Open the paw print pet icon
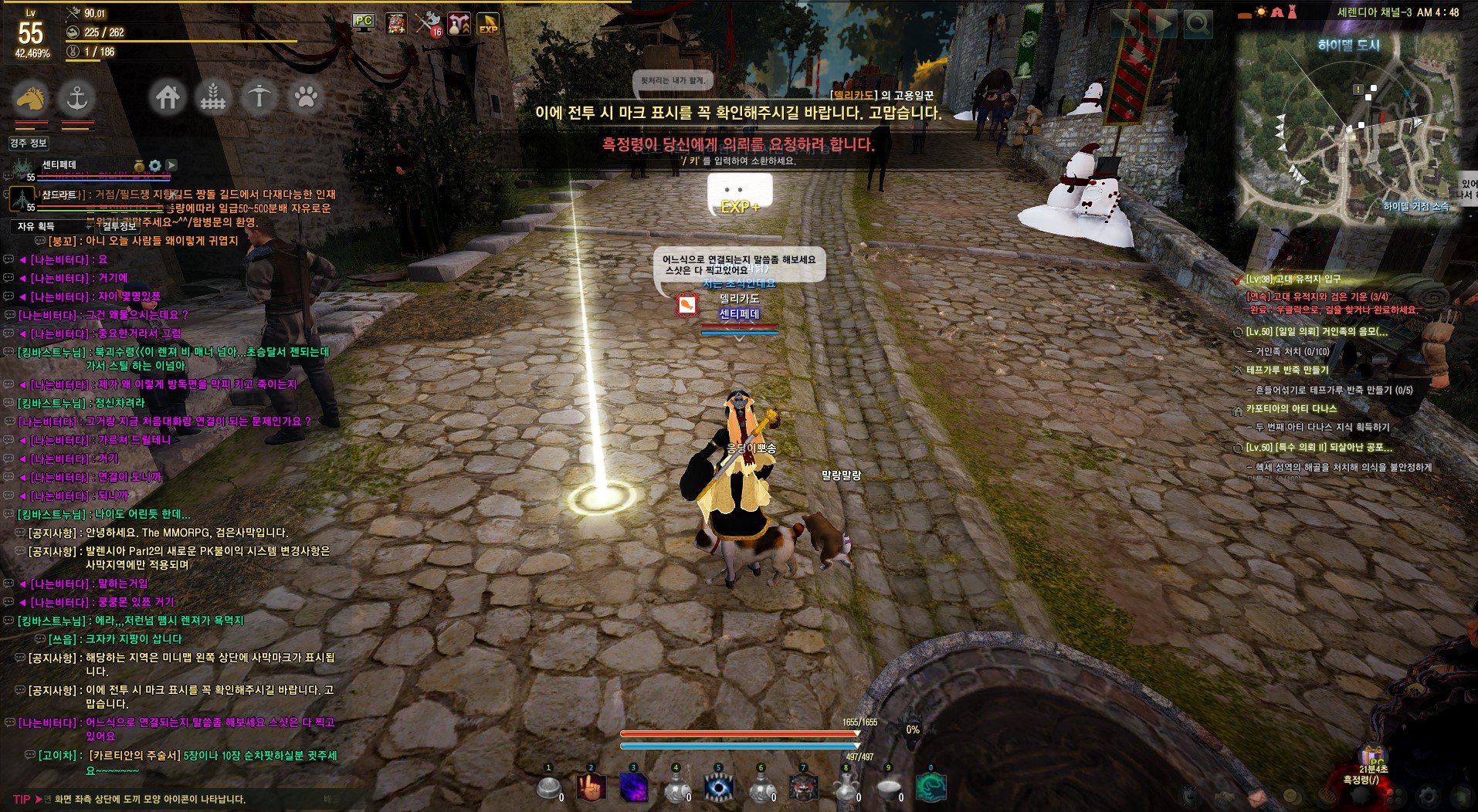This screenshot has height=812, width=1478. [x=306, y=97]
